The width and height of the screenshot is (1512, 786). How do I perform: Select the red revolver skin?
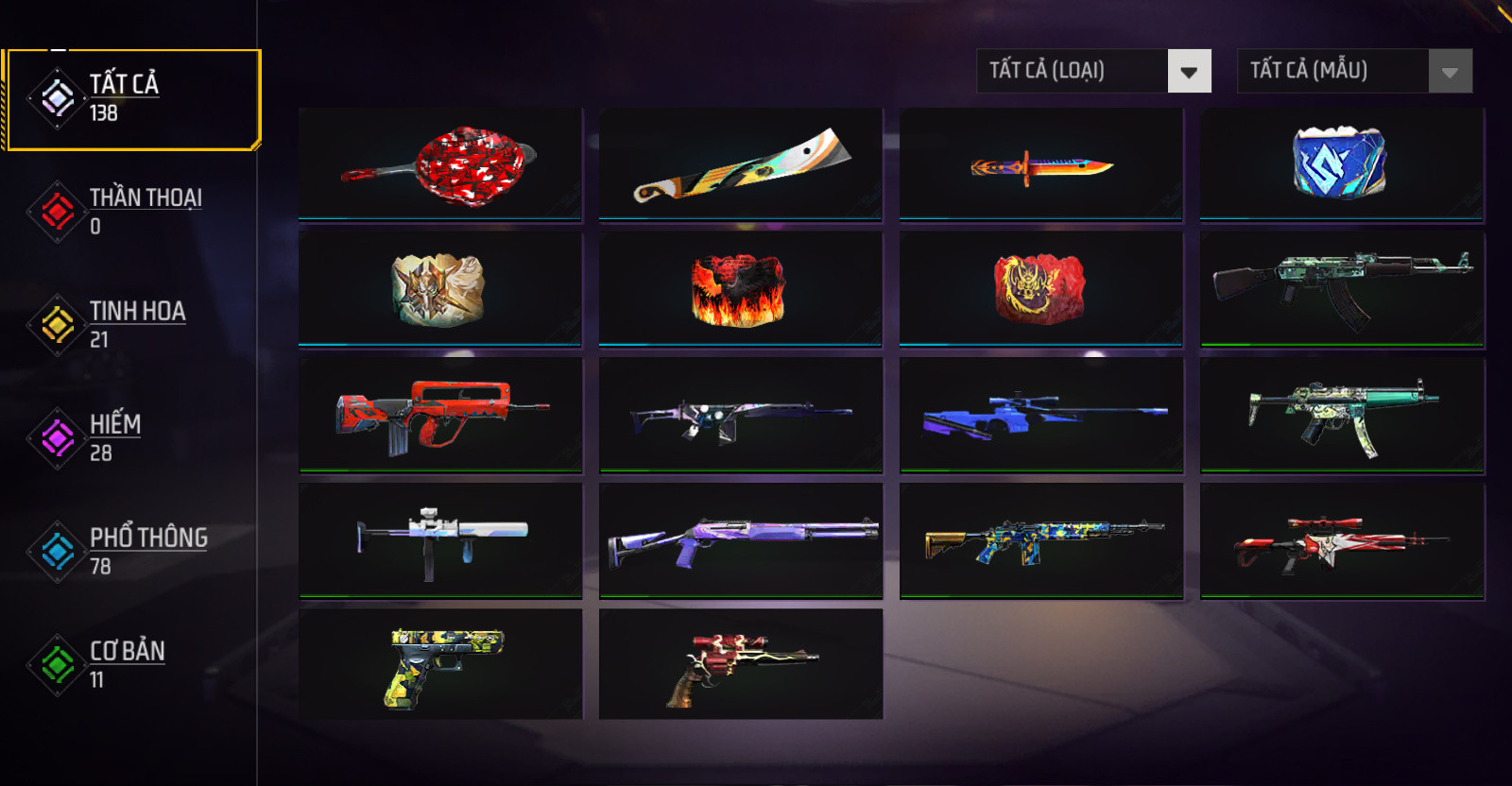(741, 665)
